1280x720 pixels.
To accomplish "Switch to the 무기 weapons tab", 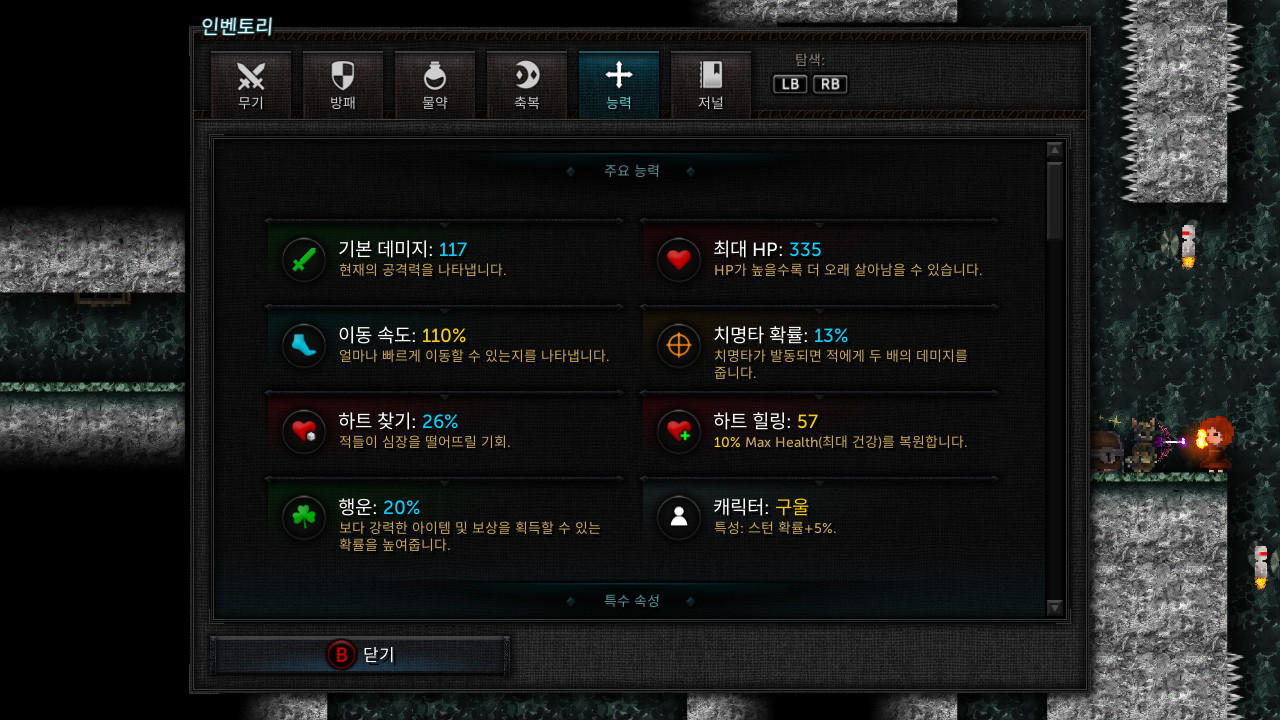I will point(251,84).
